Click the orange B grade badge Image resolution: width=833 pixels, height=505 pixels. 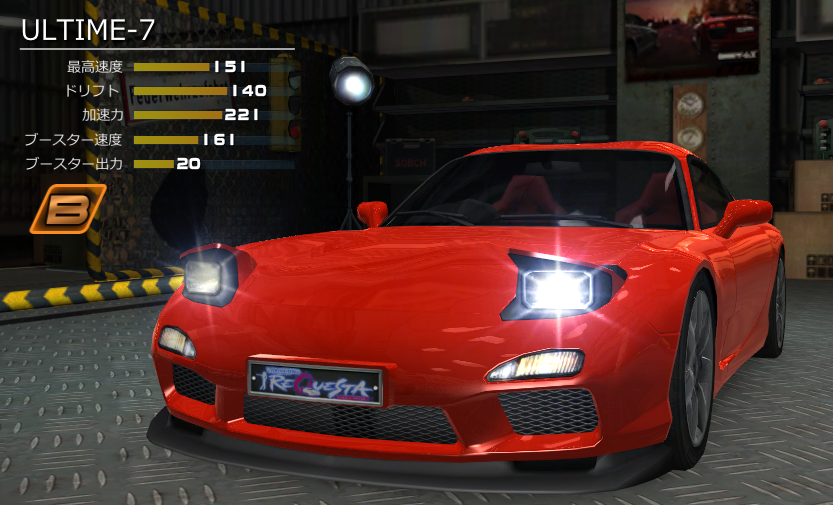68,208
